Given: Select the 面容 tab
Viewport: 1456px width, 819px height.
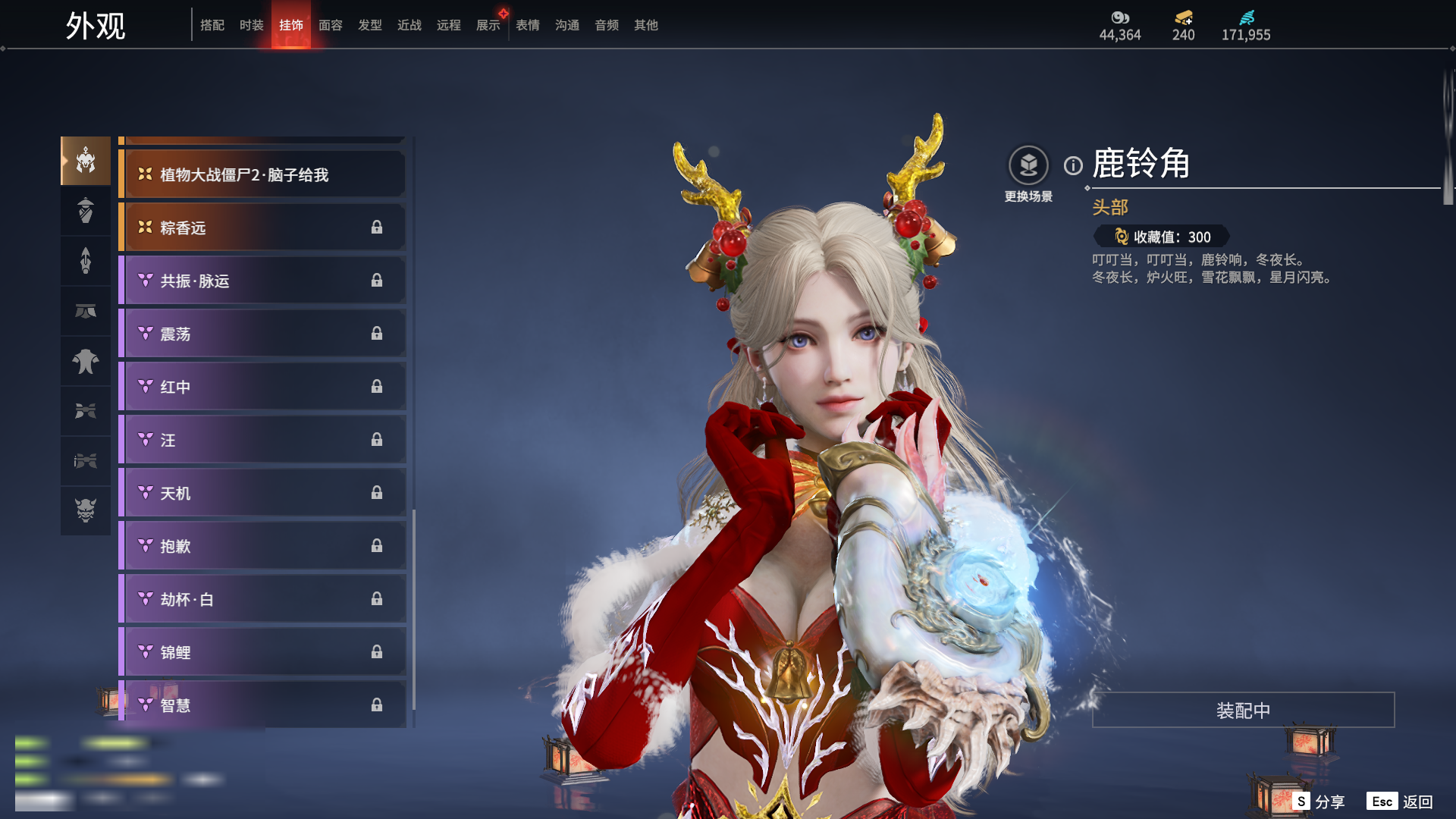Looking at the screenshot, I should (x=330, y=25).
